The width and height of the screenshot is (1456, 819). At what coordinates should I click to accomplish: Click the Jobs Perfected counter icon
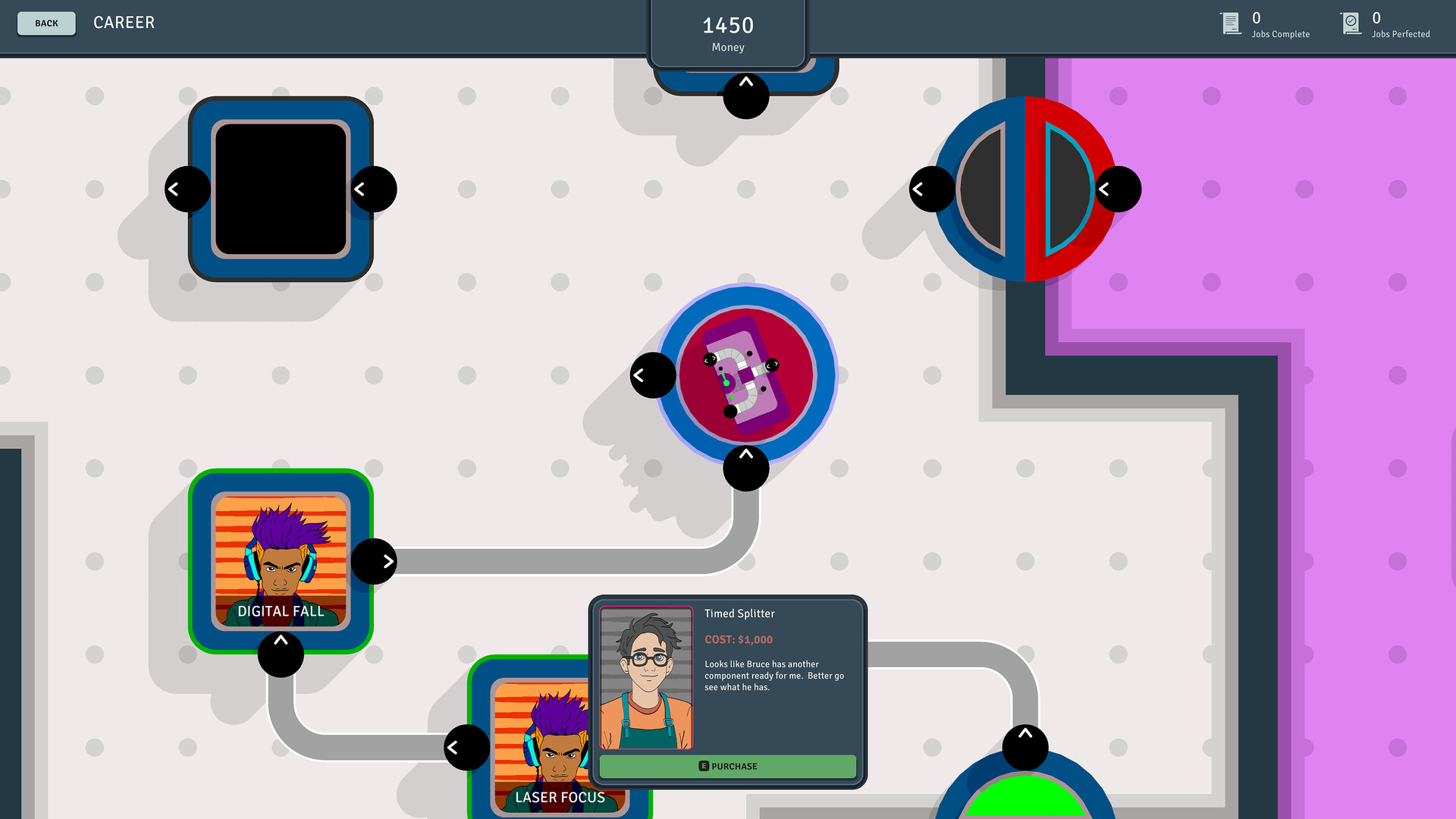[x=1351, y=23]
